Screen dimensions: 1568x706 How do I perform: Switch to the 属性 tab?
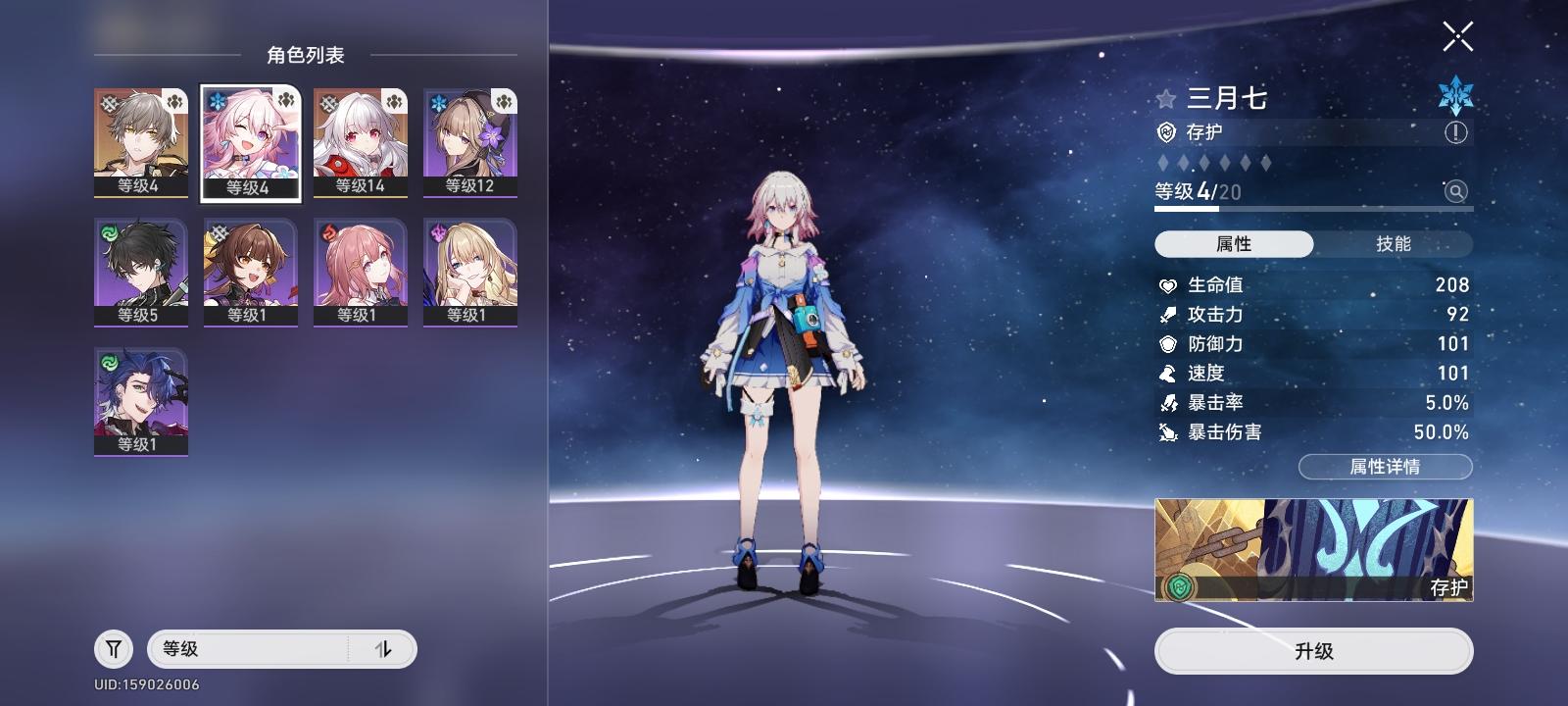[x=1233, y=244]
